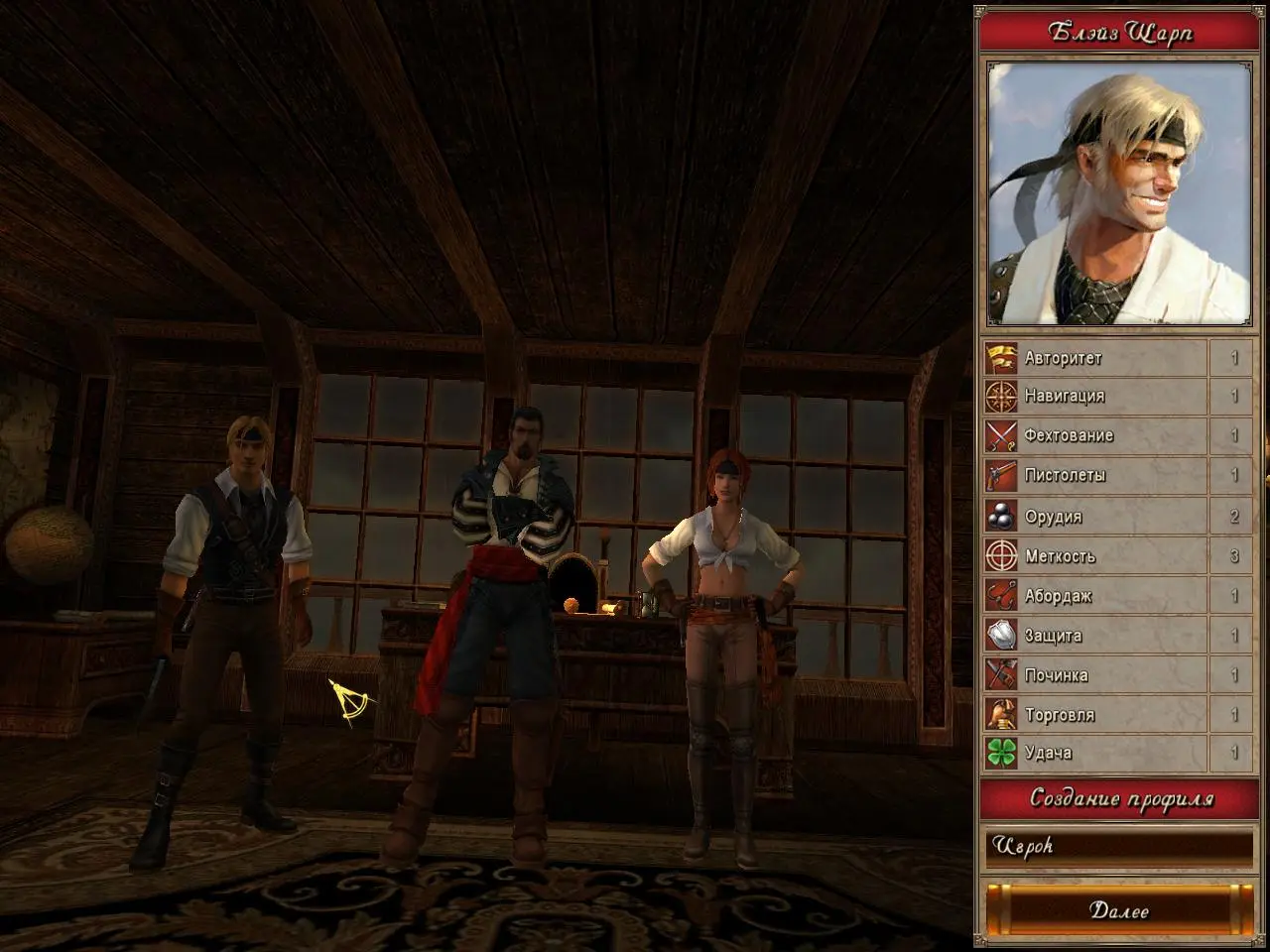The height and width of the screenshot is (952, 1270).
Task: Click the Далее button to continue
Action: 1119,909
